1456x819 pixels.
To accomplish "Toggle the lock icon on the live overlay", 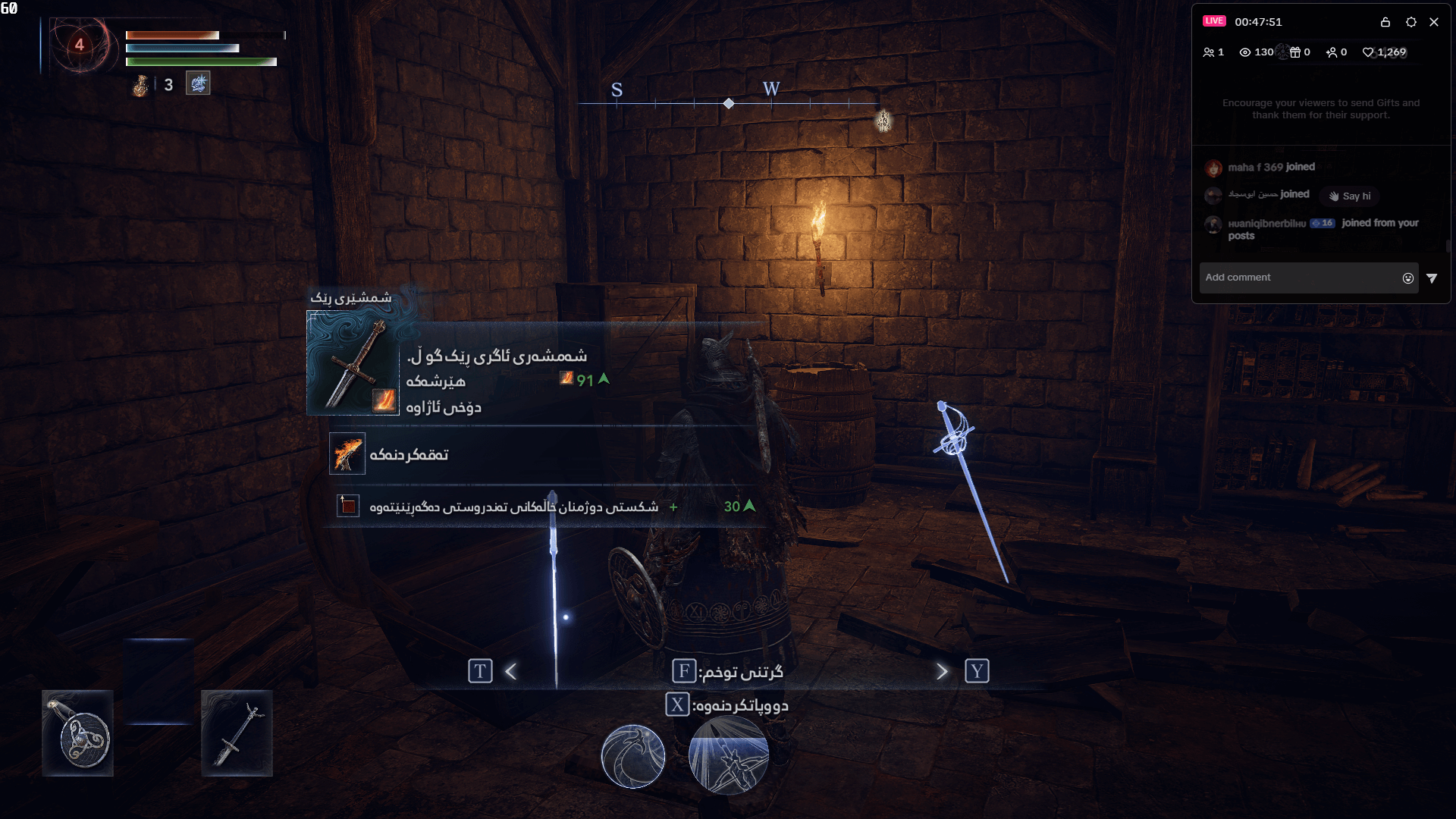I will coord(1385,22).
